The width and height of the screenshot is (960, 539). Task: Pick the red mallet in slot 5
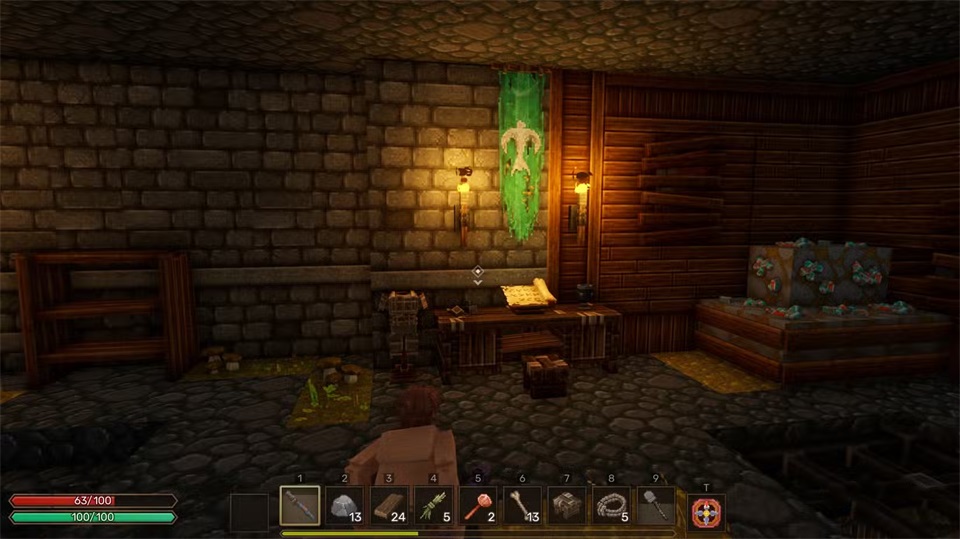pyautogui.click(x=478, y=506)
